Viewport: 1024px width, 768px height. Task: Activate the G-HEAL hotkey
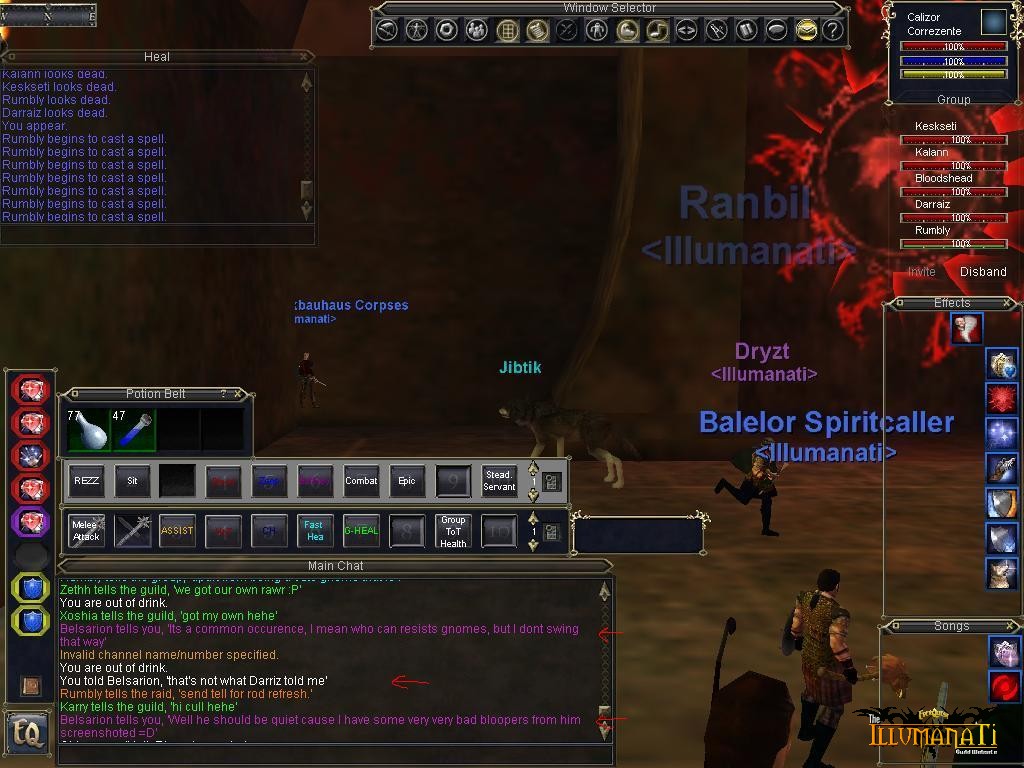(361, 531)
